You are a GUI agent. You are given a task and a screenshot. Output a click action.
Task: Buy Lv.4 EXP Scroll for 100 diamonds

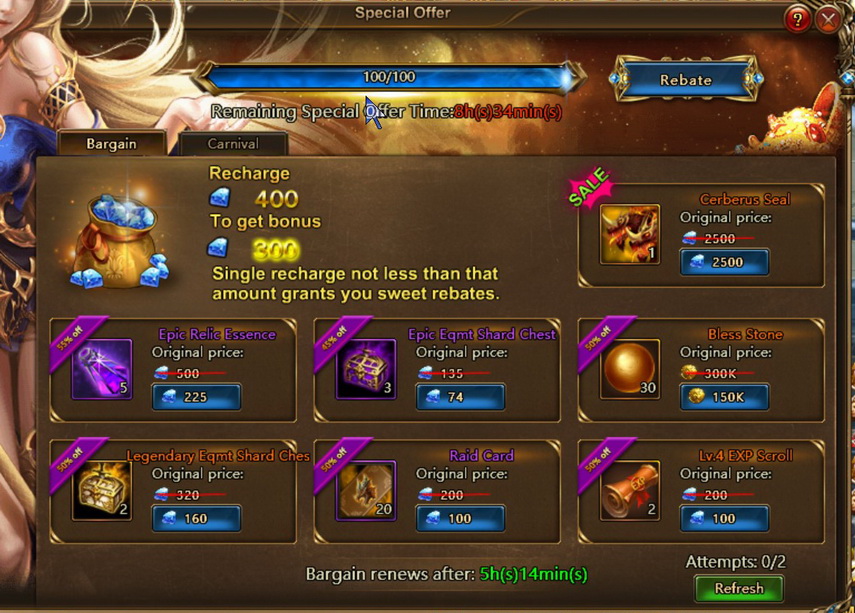point(724,519)
